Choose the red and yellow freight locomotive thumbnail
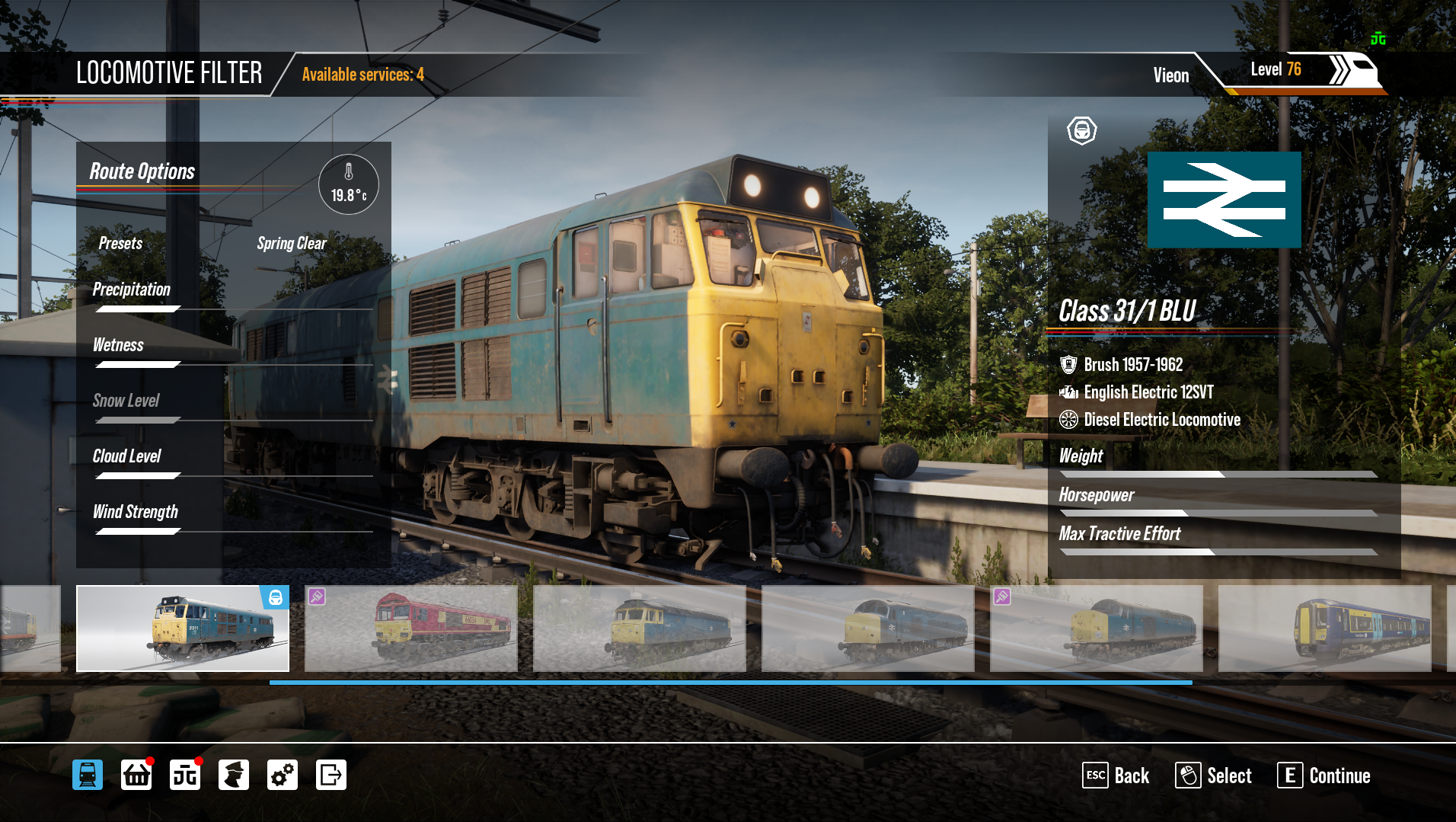Image resolution: width=1456 pixels, height=822 pixels. [x=411, y=628]
